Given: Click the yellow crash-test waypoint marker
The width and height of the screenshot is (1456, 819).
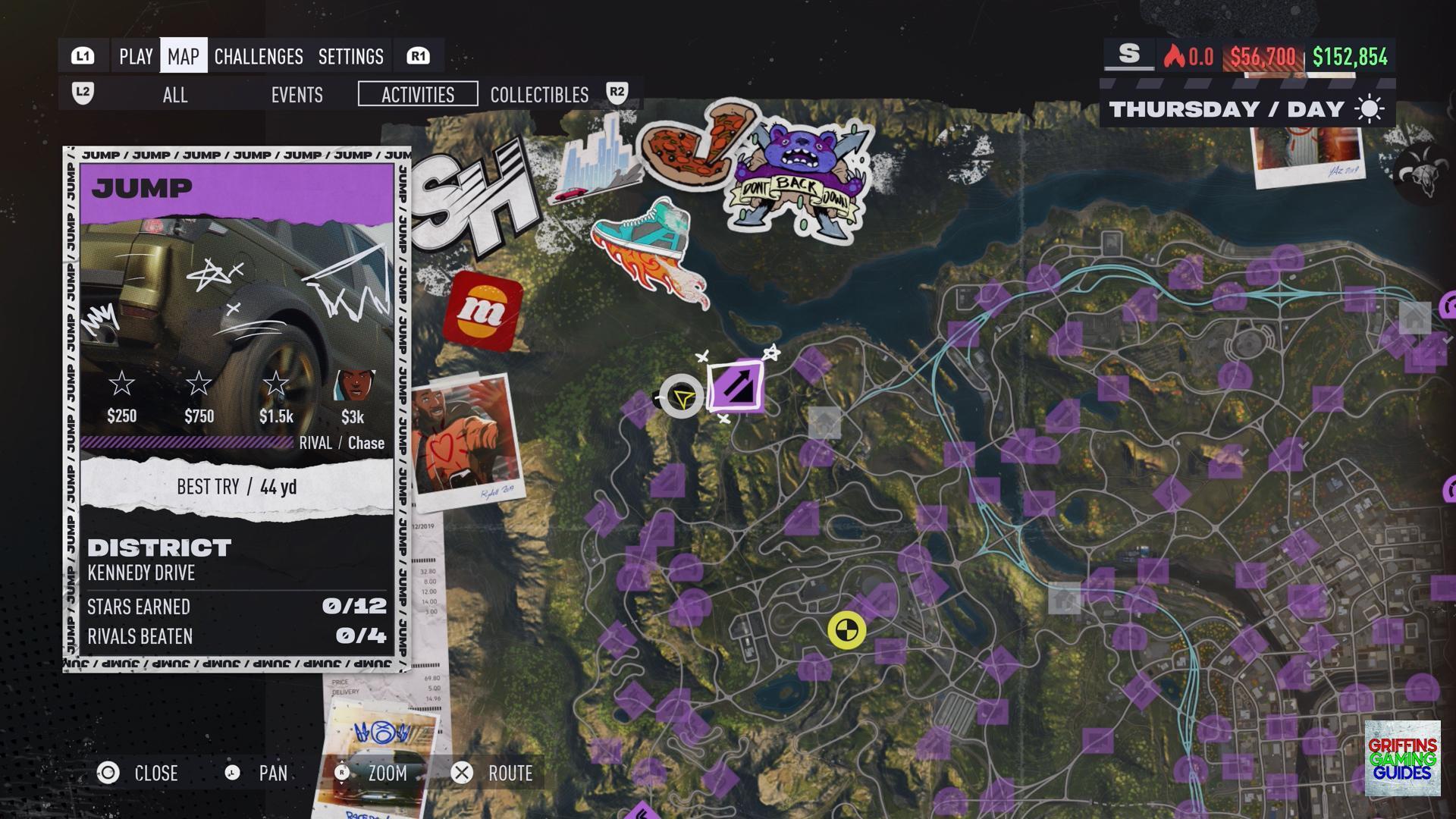Looking at the screenshot, I should (x=846, y=630).
